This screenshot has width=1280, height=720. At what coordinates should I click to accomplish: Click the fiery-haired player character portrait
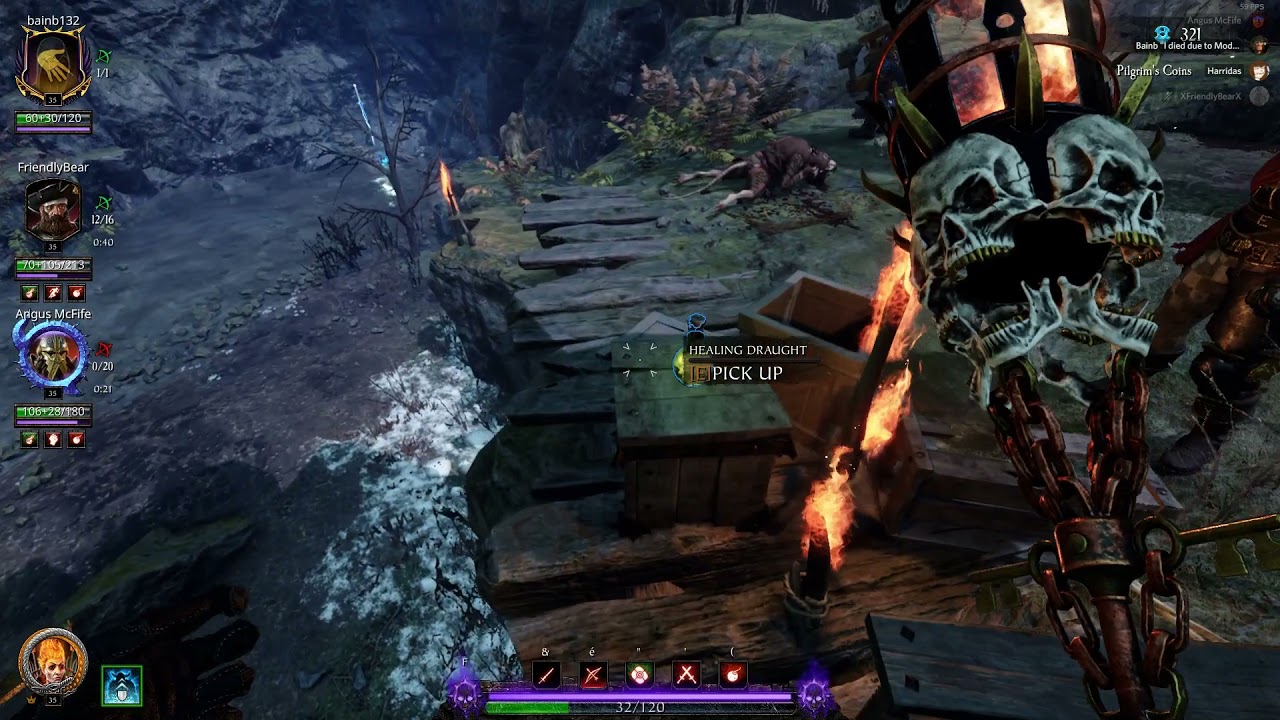tap(52, 662)
